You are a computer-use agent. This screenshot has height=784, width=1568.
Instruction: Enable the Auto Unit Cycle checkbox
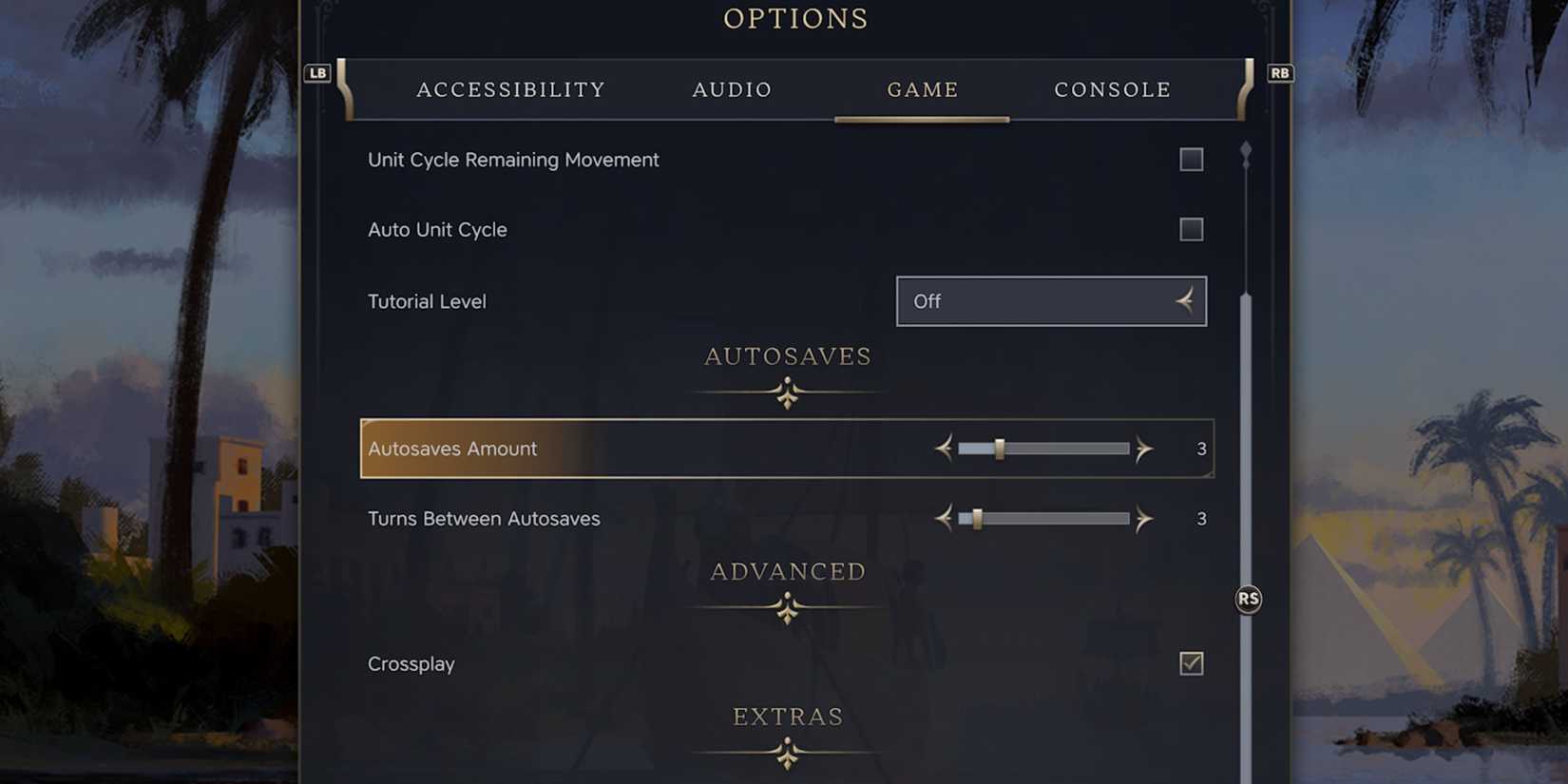(x=1191, y=229)
